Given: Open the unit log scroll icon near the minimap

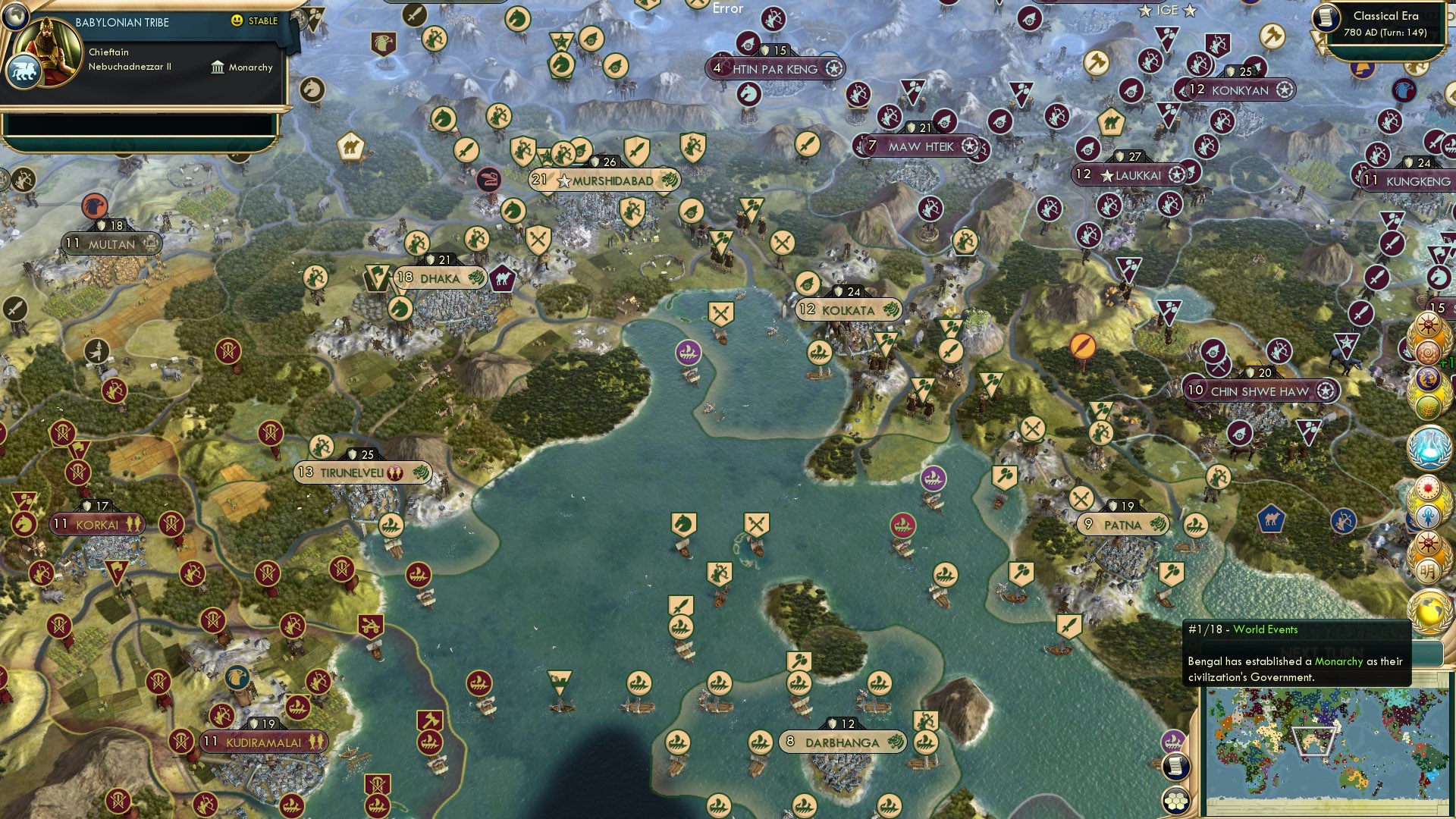Looking at the screenshot, I should 1176,767.
